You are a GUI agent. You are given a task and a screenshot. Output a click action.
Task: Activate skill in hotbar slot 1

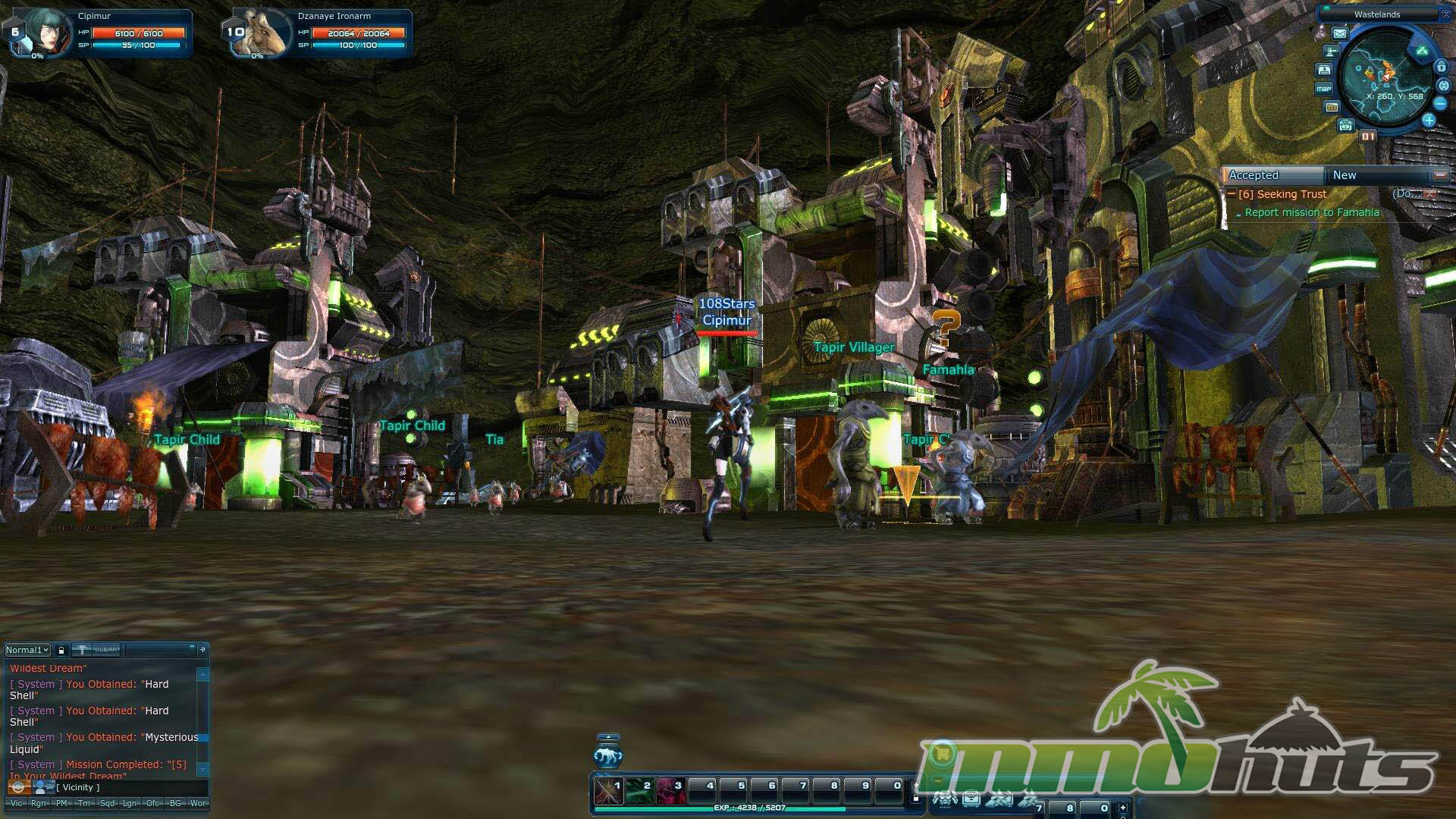coord(608,791)
